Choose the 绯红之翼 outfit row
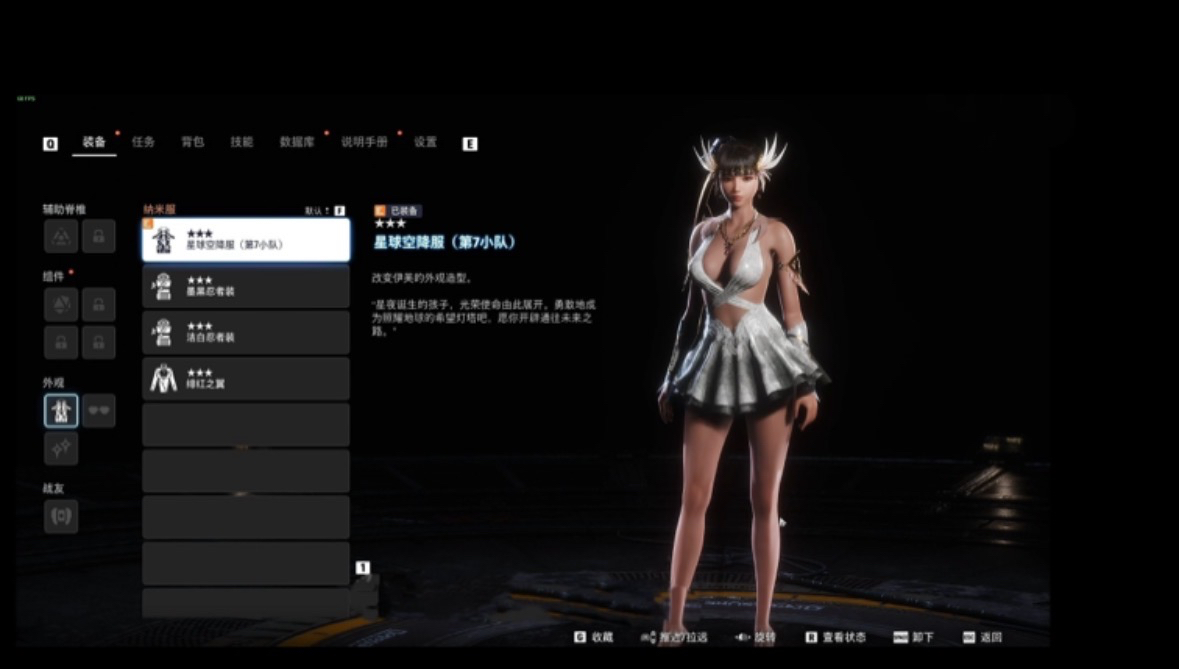The width and height of the screenshot is (1179, 669). tap(246, 379)
